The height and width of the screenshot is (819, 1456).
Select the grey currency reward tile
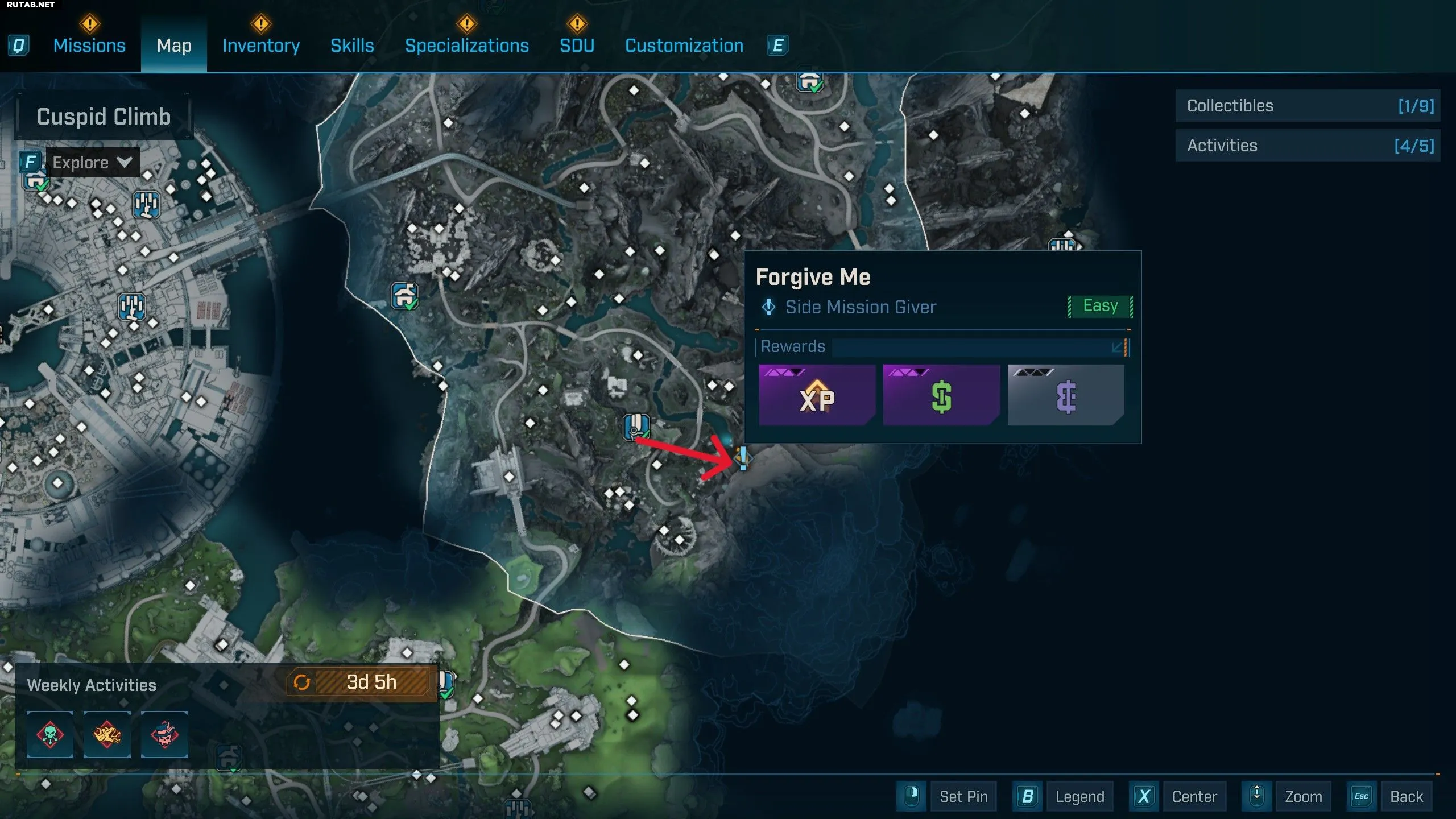coord(1065,396)
